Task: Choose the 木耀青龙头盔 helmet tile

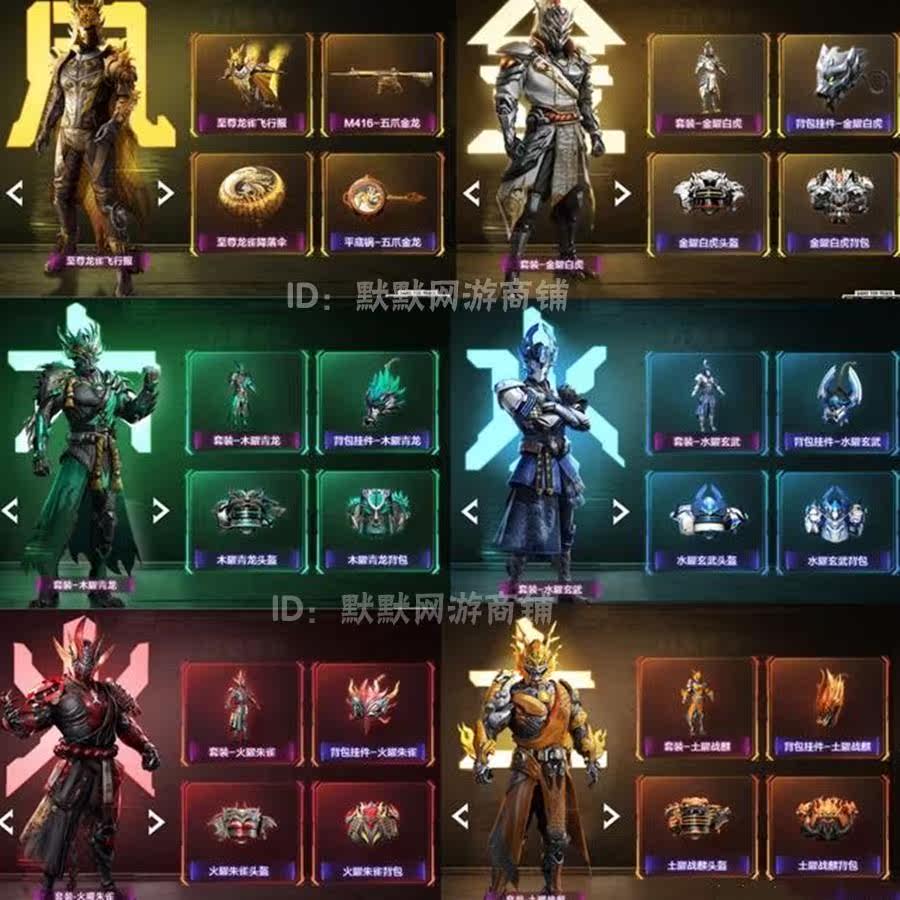Action: 247,520
